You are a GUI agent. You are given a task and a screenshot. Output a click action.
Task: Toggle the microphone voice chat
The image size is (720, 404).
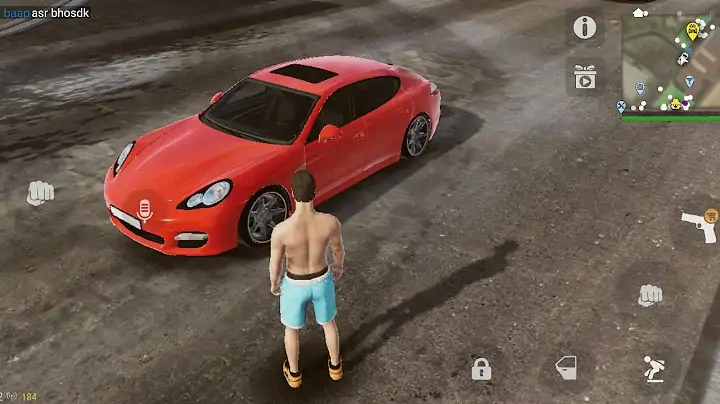click(x=144, y=210)
